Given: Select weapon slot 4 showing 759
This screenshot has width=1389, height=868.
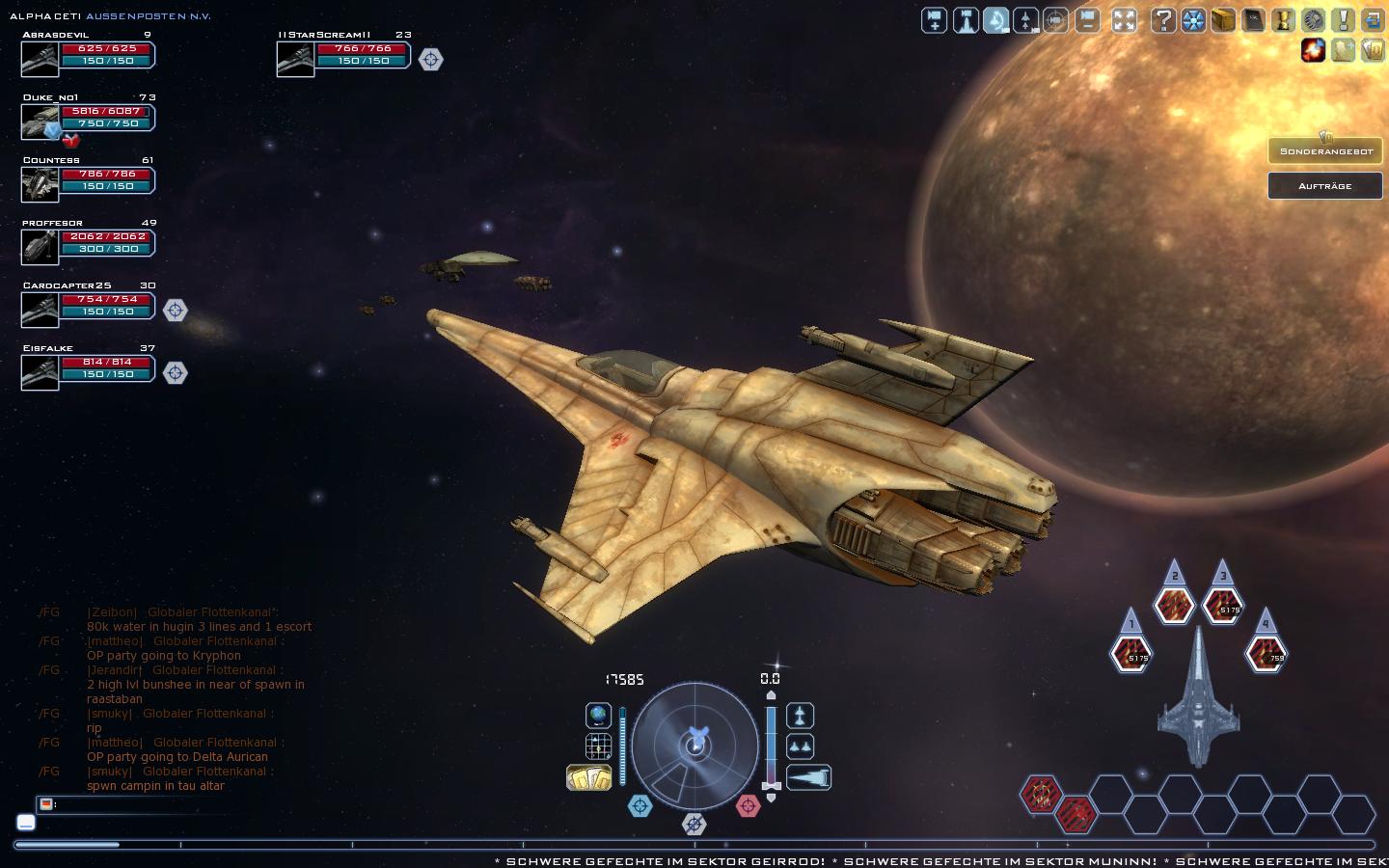Looking at the screenshot, I should (x=1266, y=654).
